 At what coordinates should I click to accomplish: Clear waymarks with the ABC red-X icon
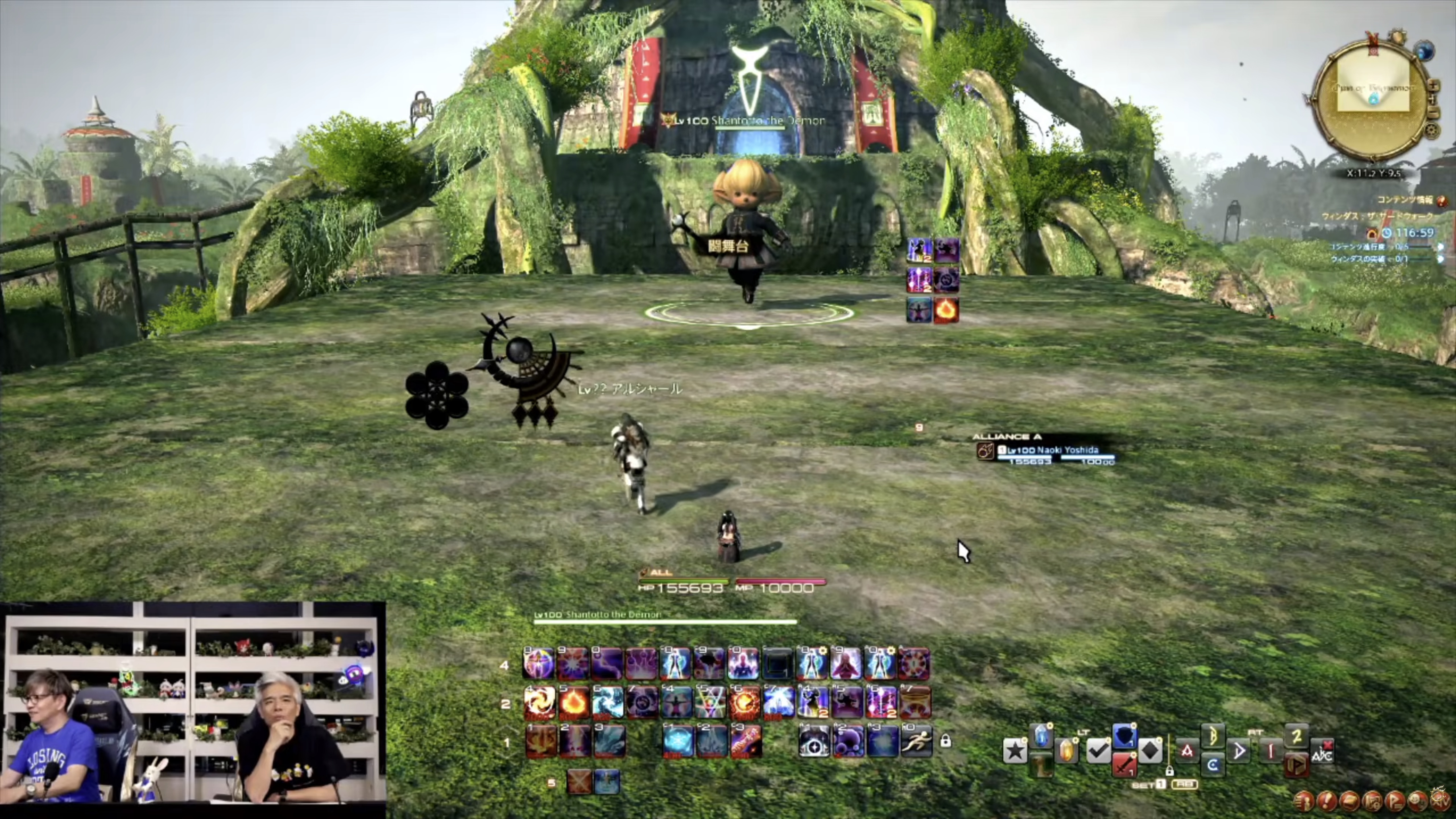(x=1322, y=751)
